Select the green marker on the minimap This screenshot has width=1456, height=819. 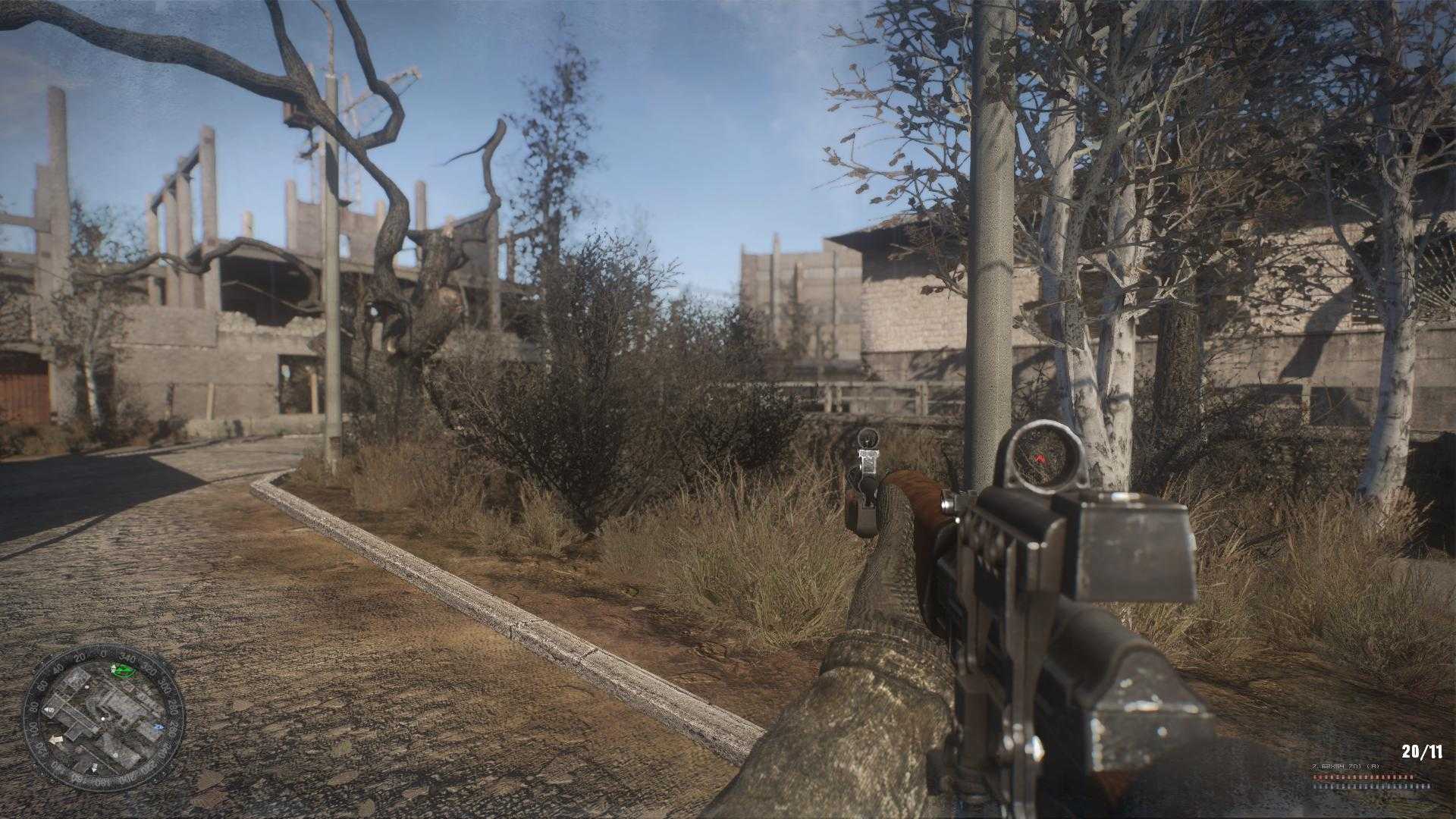[122, 670]
